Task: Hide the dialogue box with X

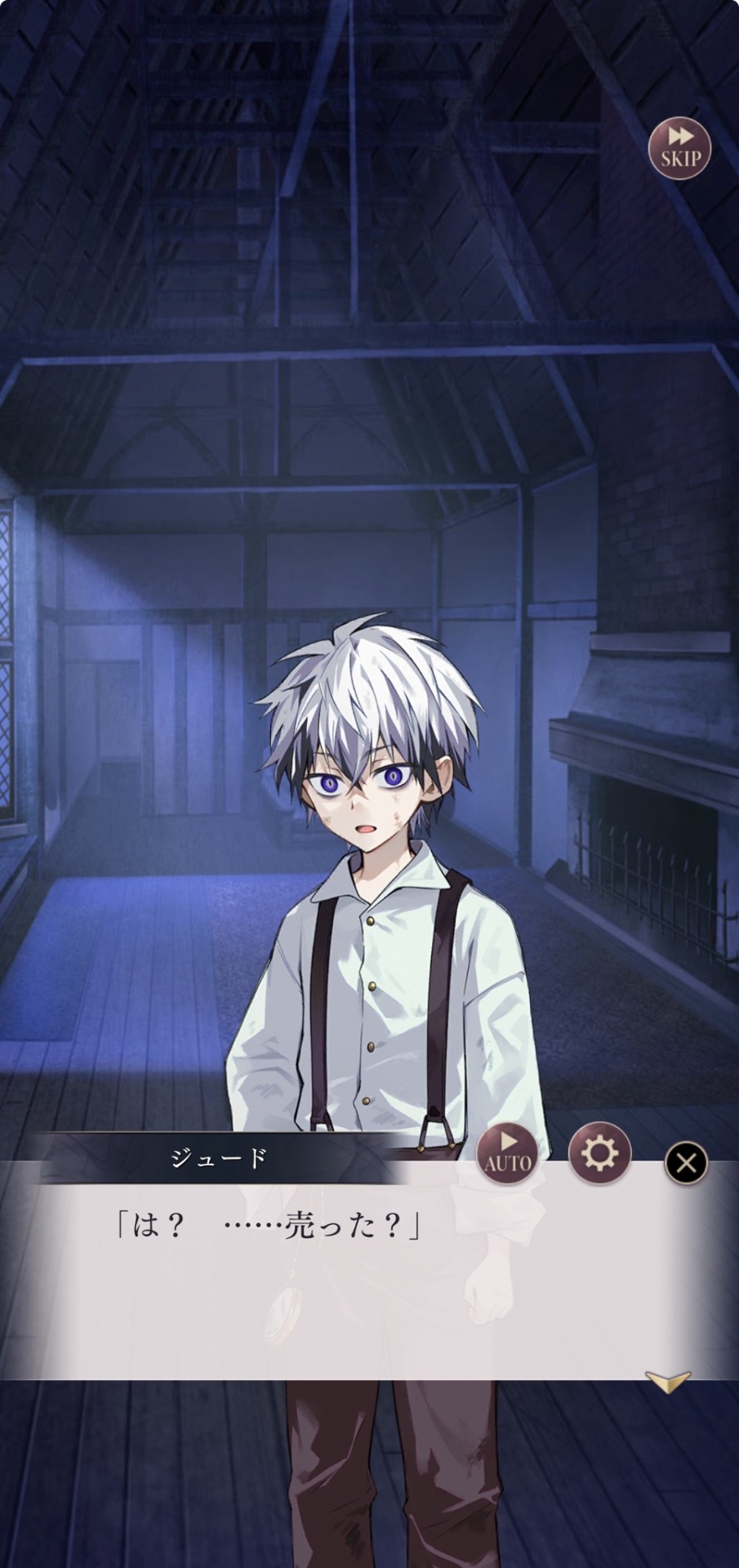Action: (x=686, y=1162)
